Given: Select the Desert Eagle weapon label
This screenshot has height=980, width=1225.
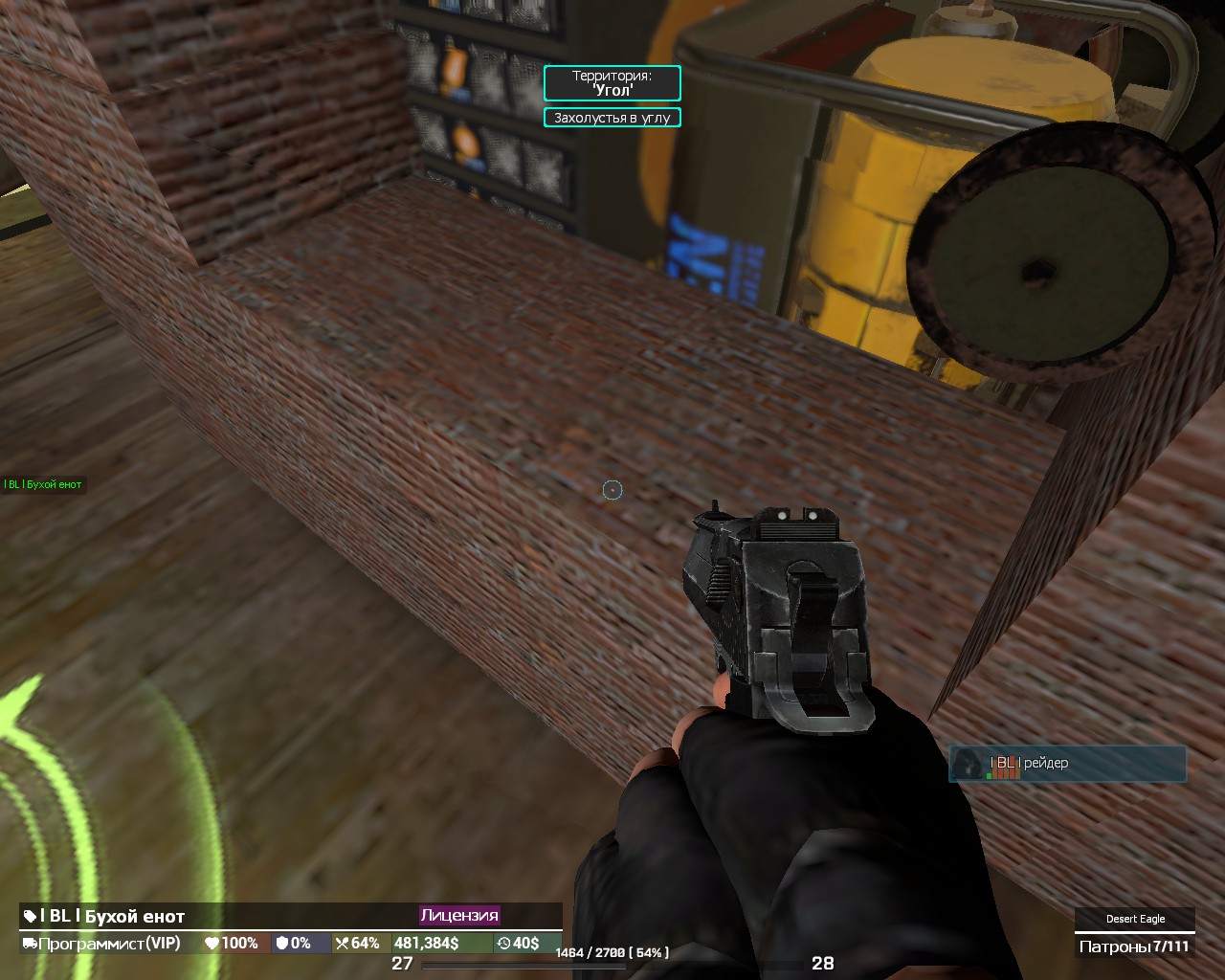Looking at the screenshot, I should click(1135, 918).
